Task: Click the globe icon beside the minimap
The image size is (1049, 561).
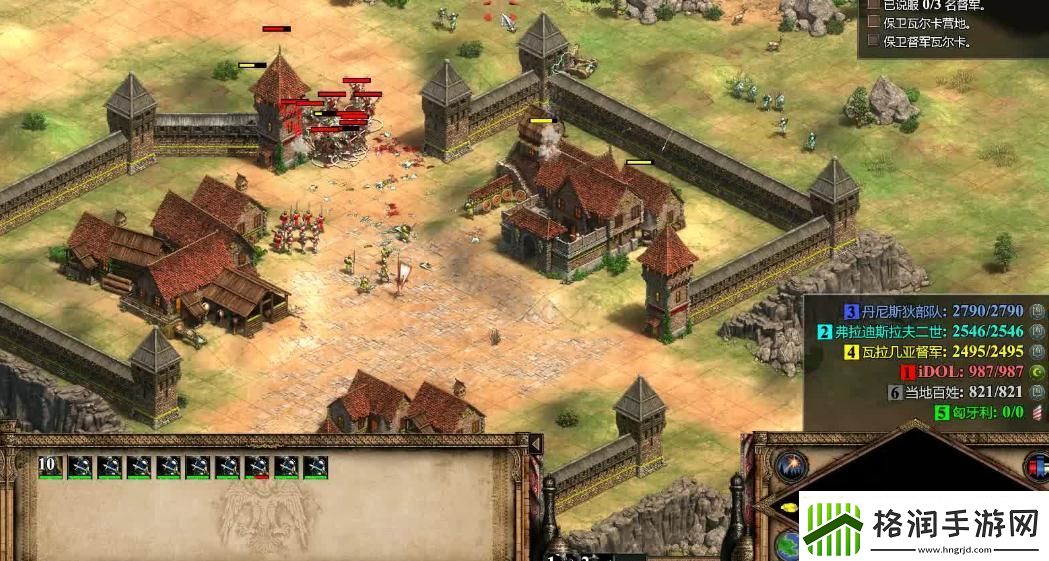Action: (x=789, y=545)
